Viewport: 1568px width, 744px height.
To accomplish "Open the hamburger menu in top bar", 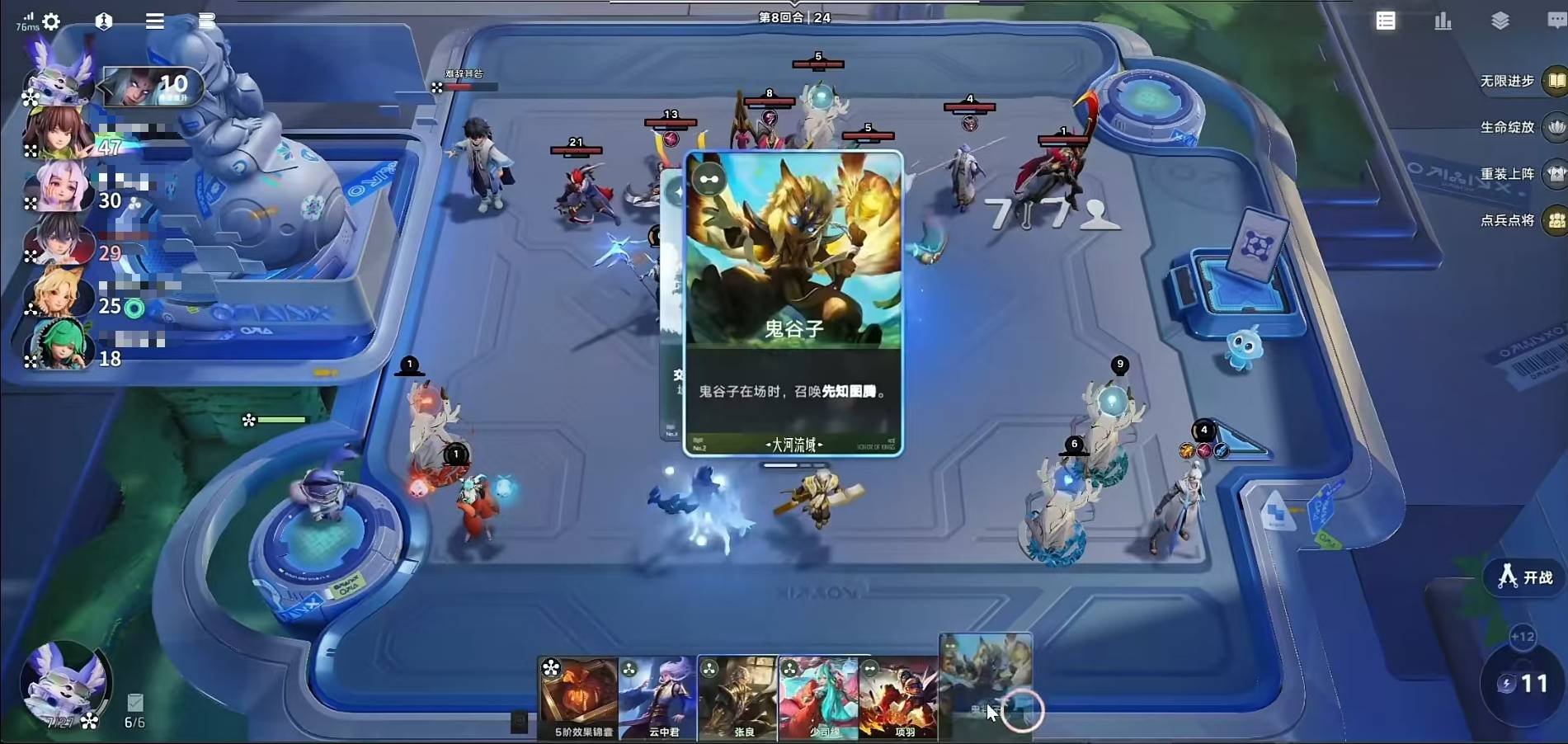I will point(153,21).
